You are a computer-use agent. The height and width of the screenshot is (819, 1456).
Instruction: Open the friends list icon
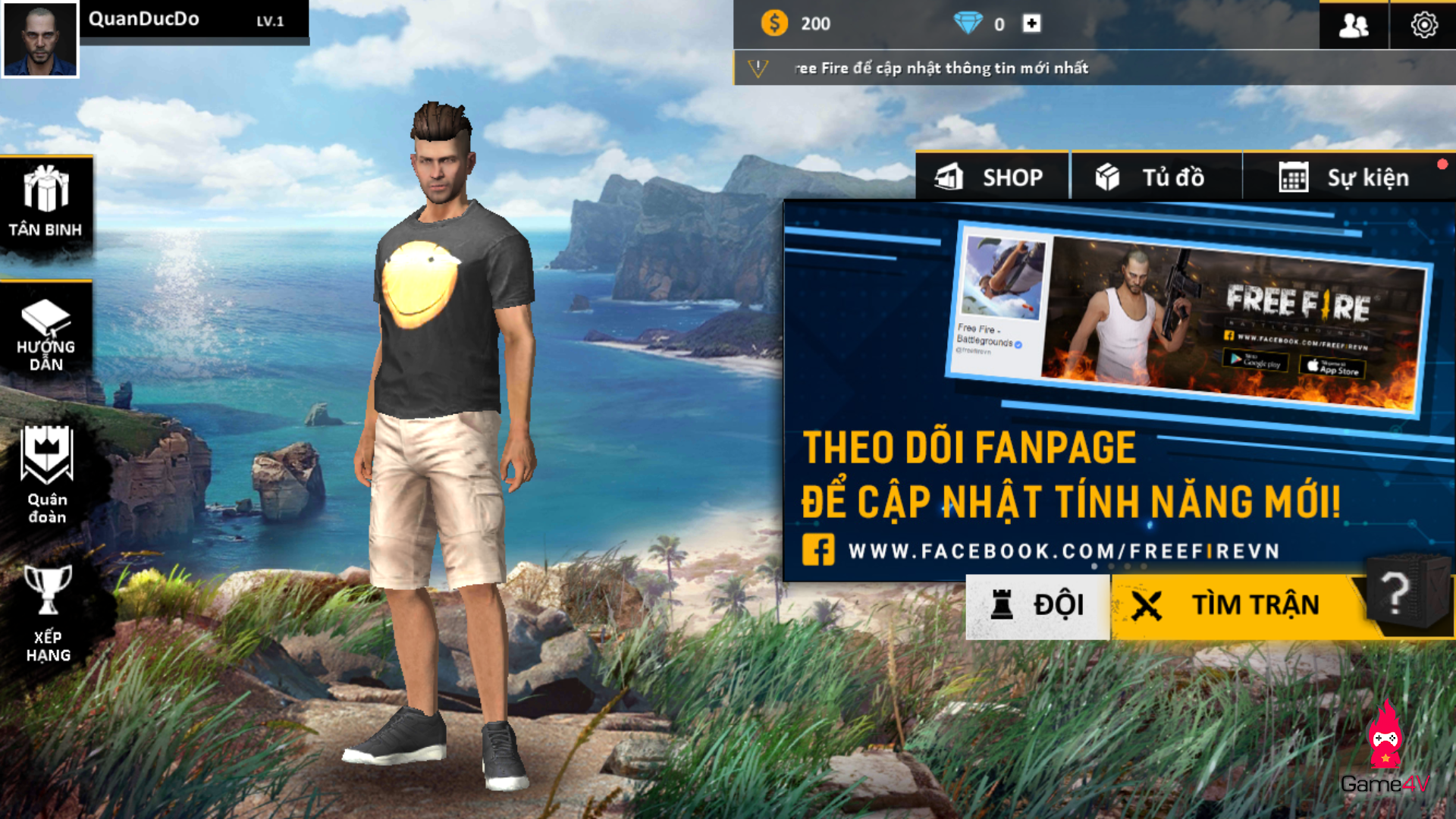pyautogui.click(x=1354, y=25)
